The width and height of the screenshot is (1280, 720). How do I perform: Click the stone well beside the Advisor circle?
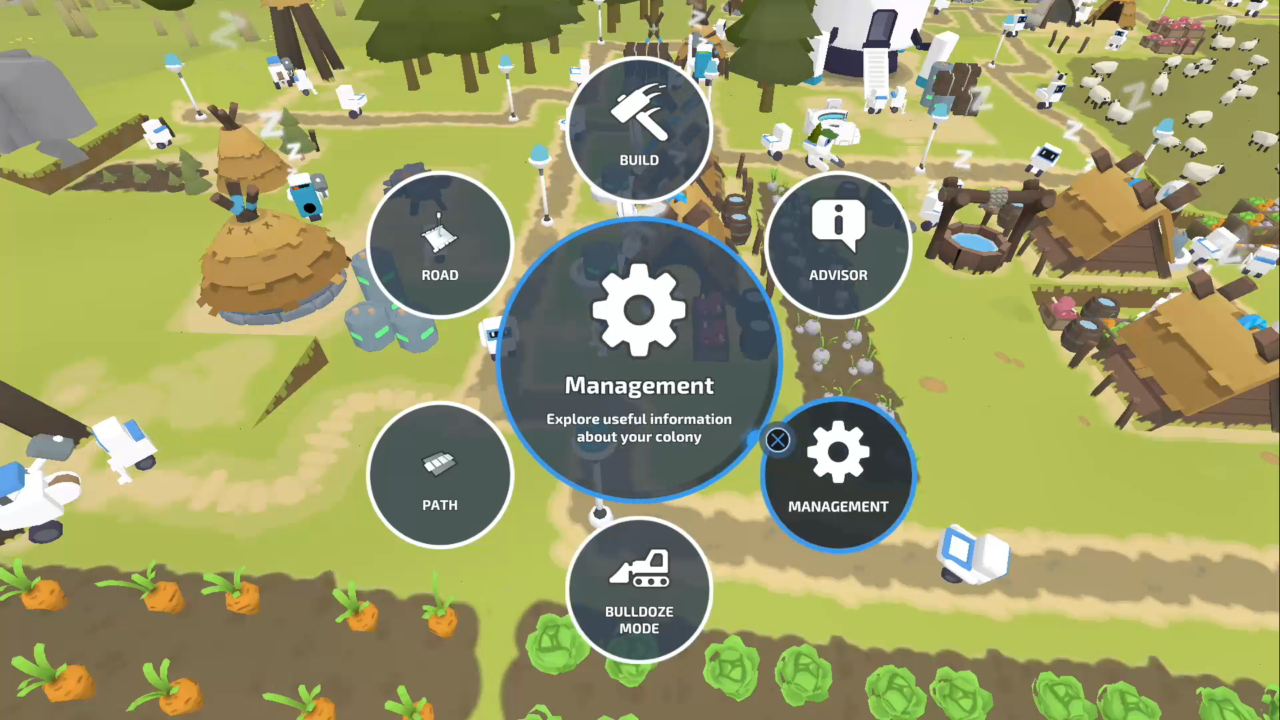coord(973,240)
